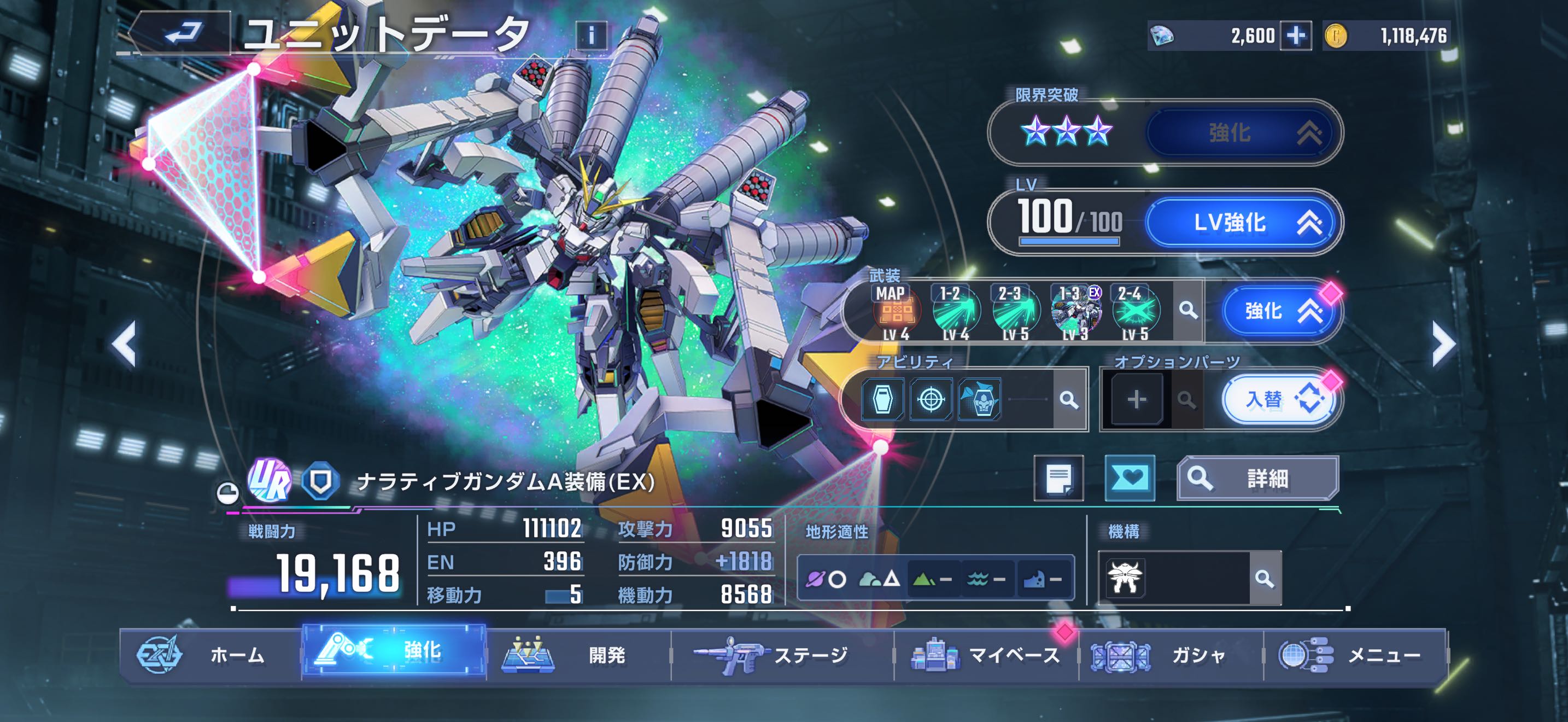Show the previous unit with the left arrow

coord(124,345)
